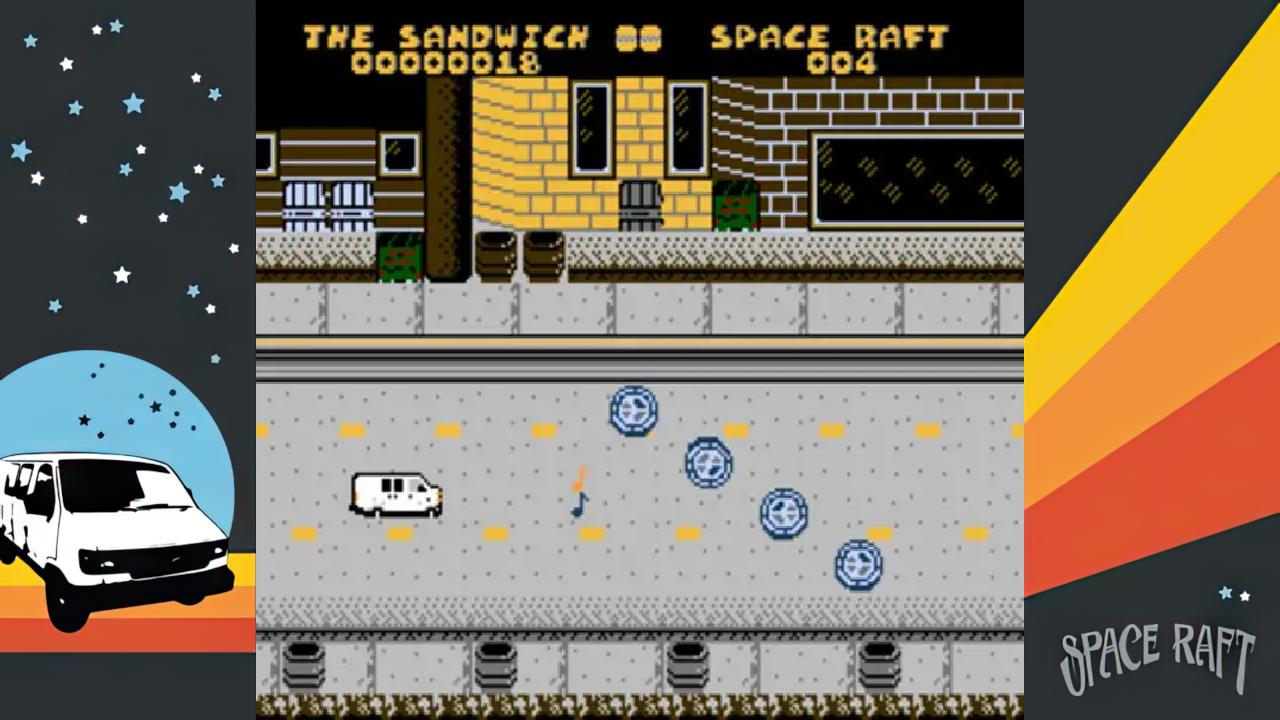Open the brown door in the yellow brick wall
This screenshot has height=720, width=1280.
tap(641, 200)
